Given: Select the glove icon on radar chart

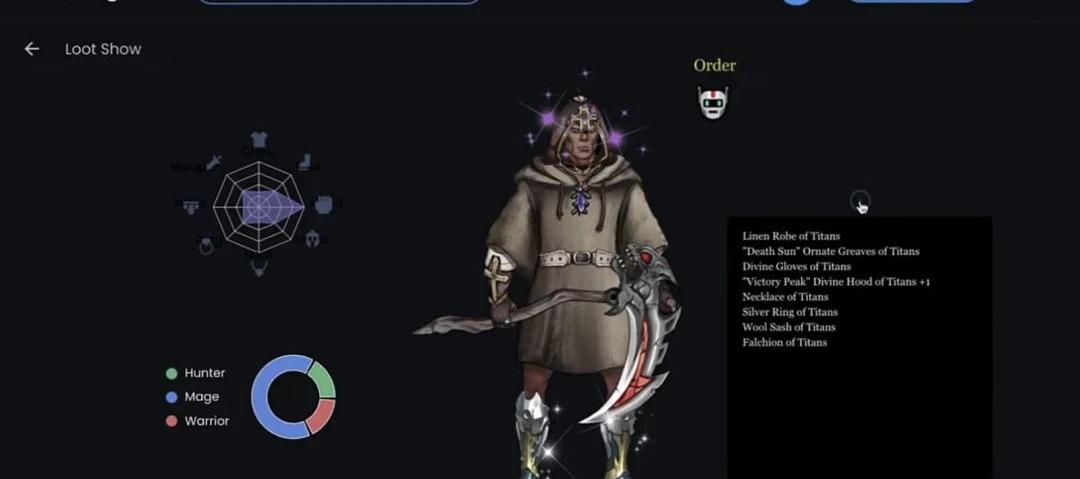Looking at the screenshot, I should click(x=323, y=204).
